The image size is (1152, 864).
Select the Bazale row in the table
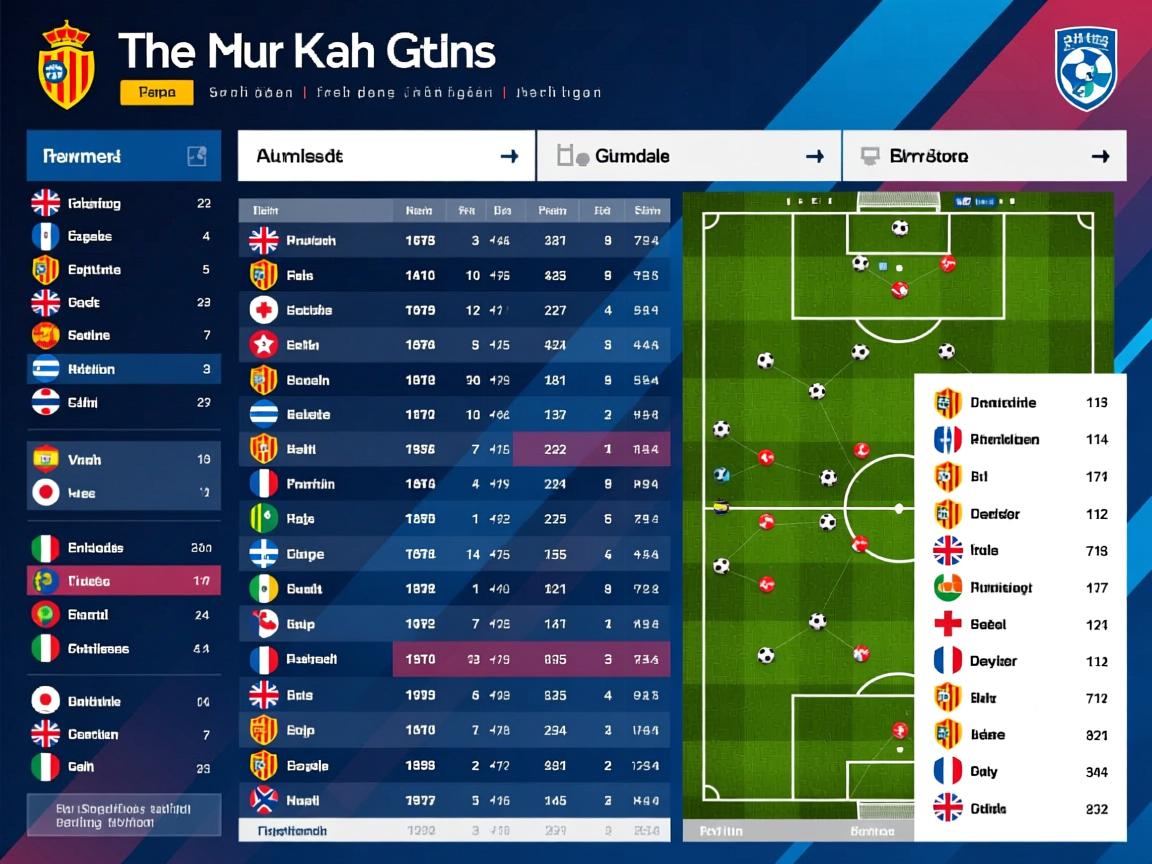[x=454, y=766]
